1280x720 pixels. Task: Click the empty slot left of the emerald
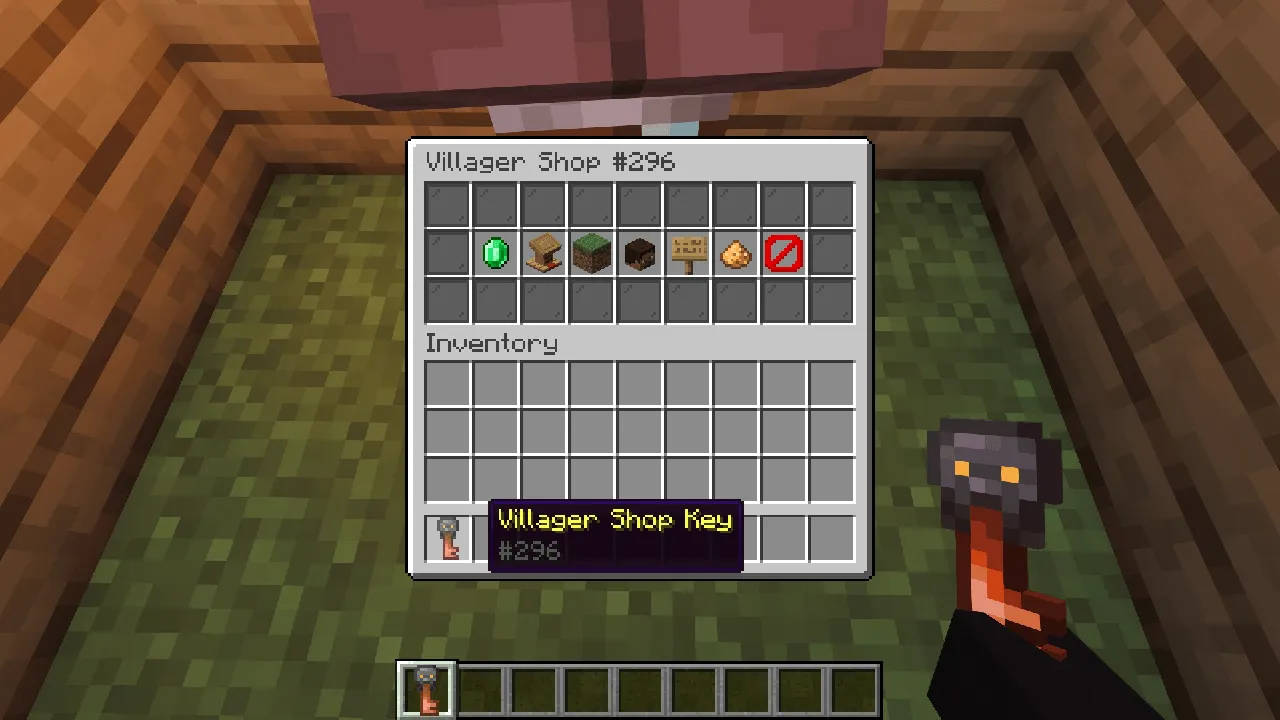(447, 253)
